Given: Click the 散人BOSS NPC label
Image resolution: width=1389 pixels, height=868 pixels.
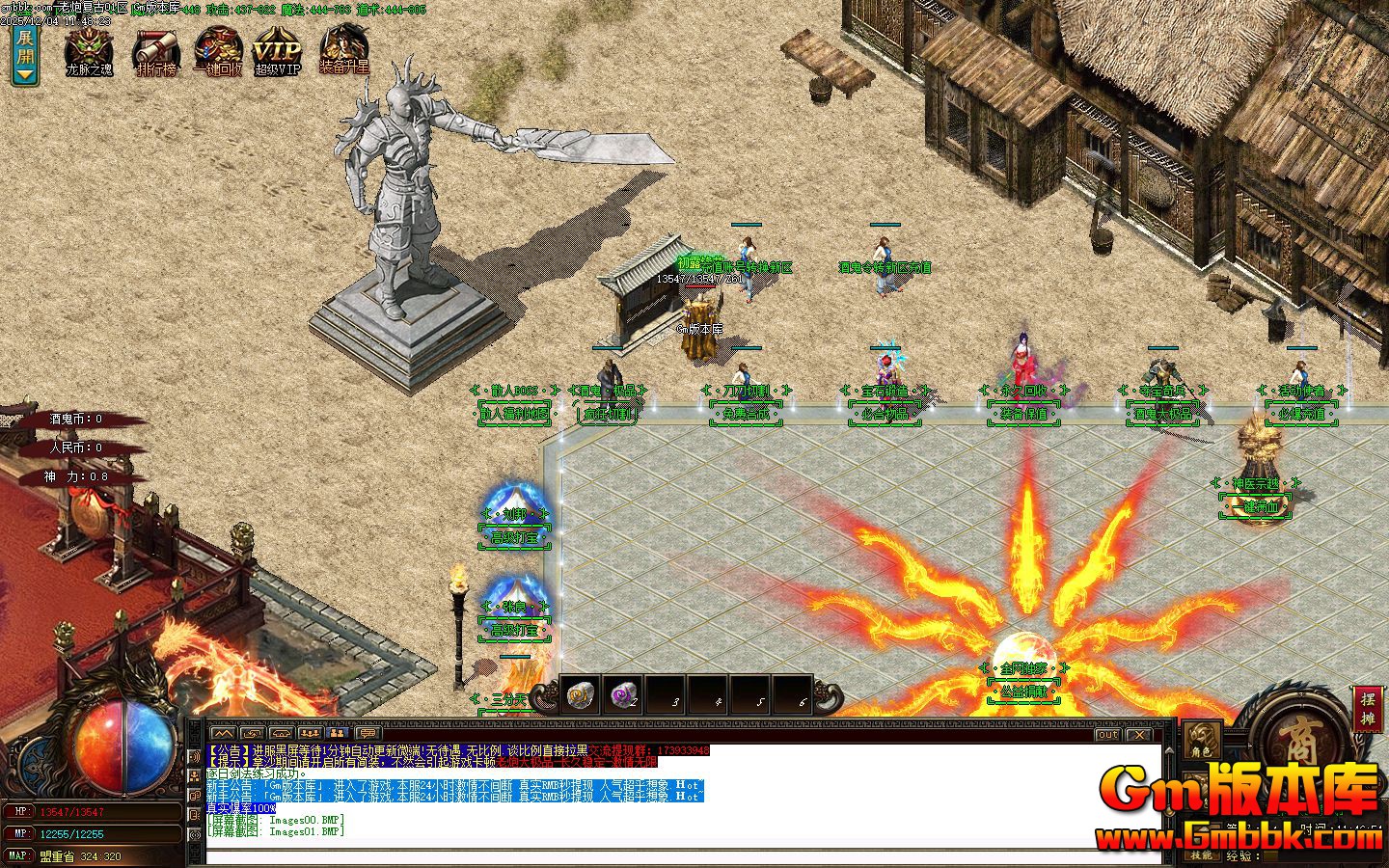Looking at the screenshot, I should pyautogui.click(x=515, y=389).
